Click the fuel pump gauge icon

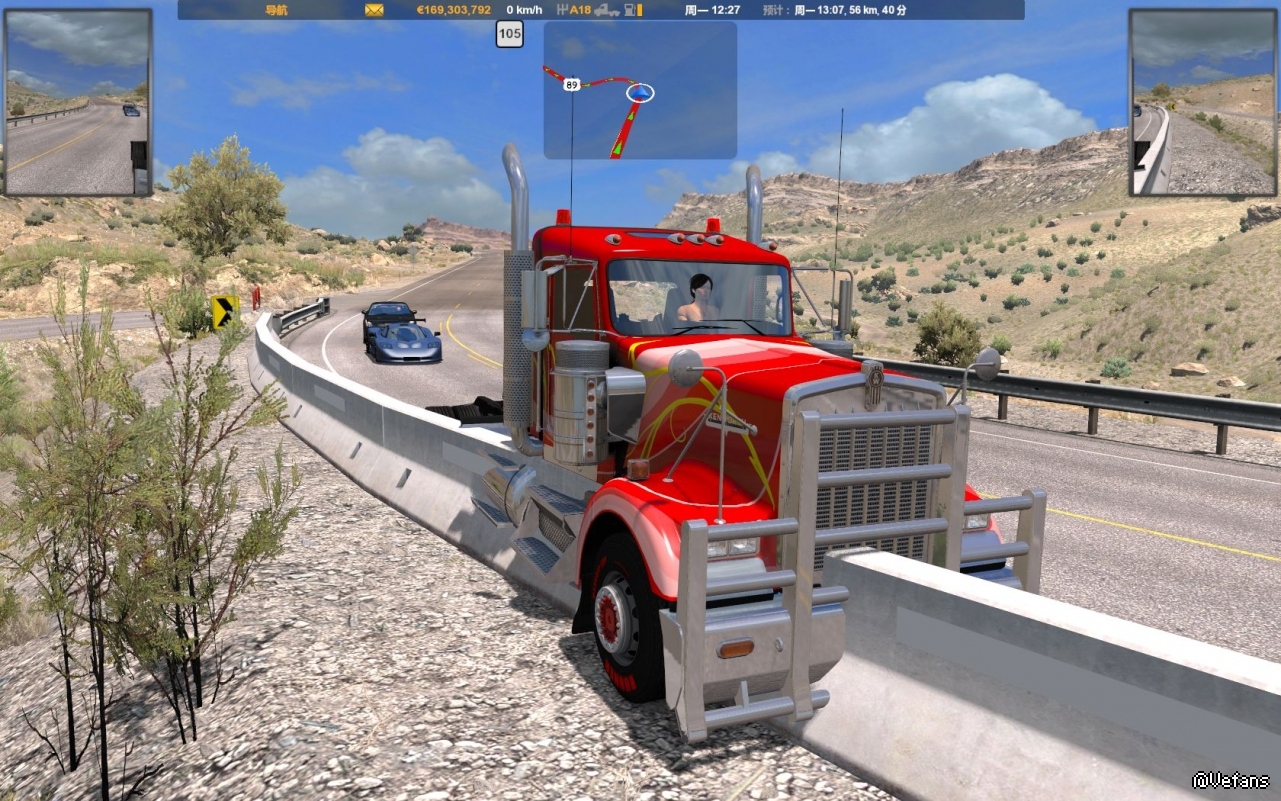pyautogui.click(x=633, y=10)
